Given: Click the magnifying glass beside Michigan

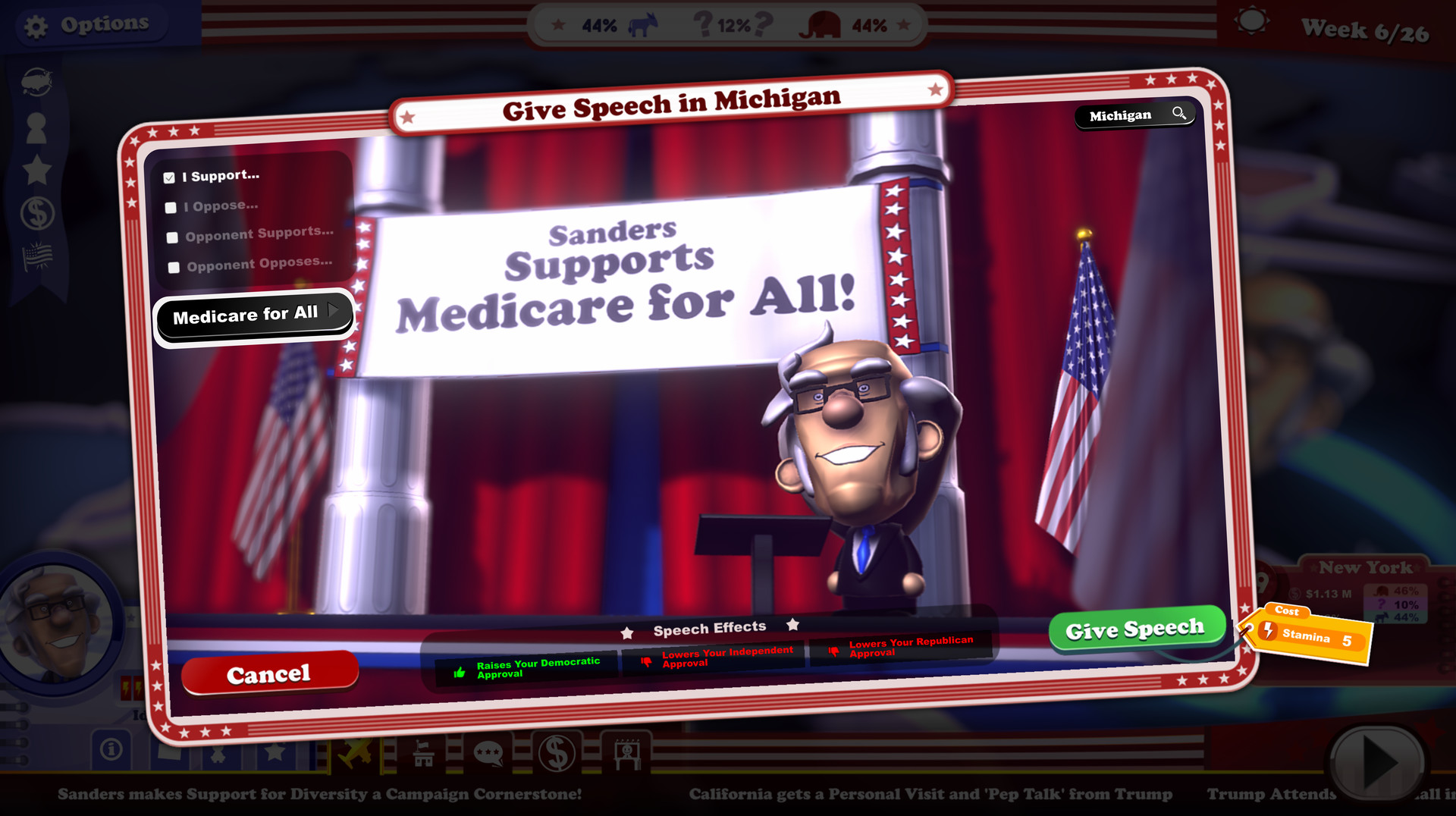Looking at the screenshot, I should (1180, 113).
